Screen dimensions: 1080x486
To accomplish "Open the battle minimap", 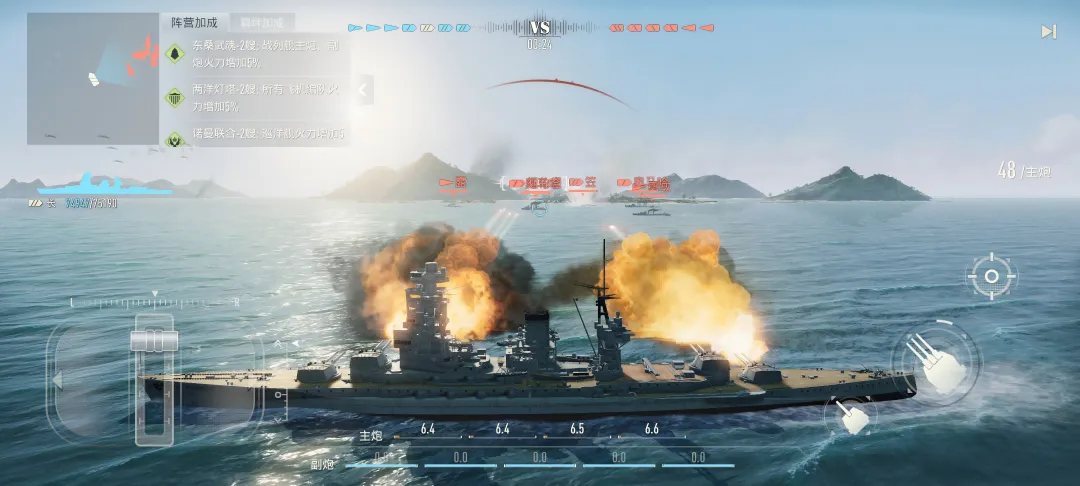I will tap(92, 78).
